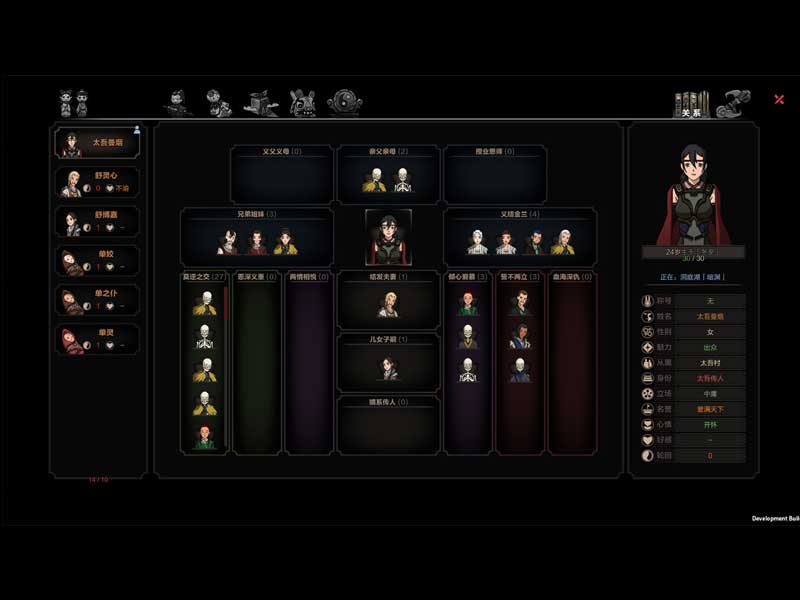The height and width of the screenshot is (600, 800).
Task: Select the child portrait under 儿女子嗣
Action: tap(388, 368)
